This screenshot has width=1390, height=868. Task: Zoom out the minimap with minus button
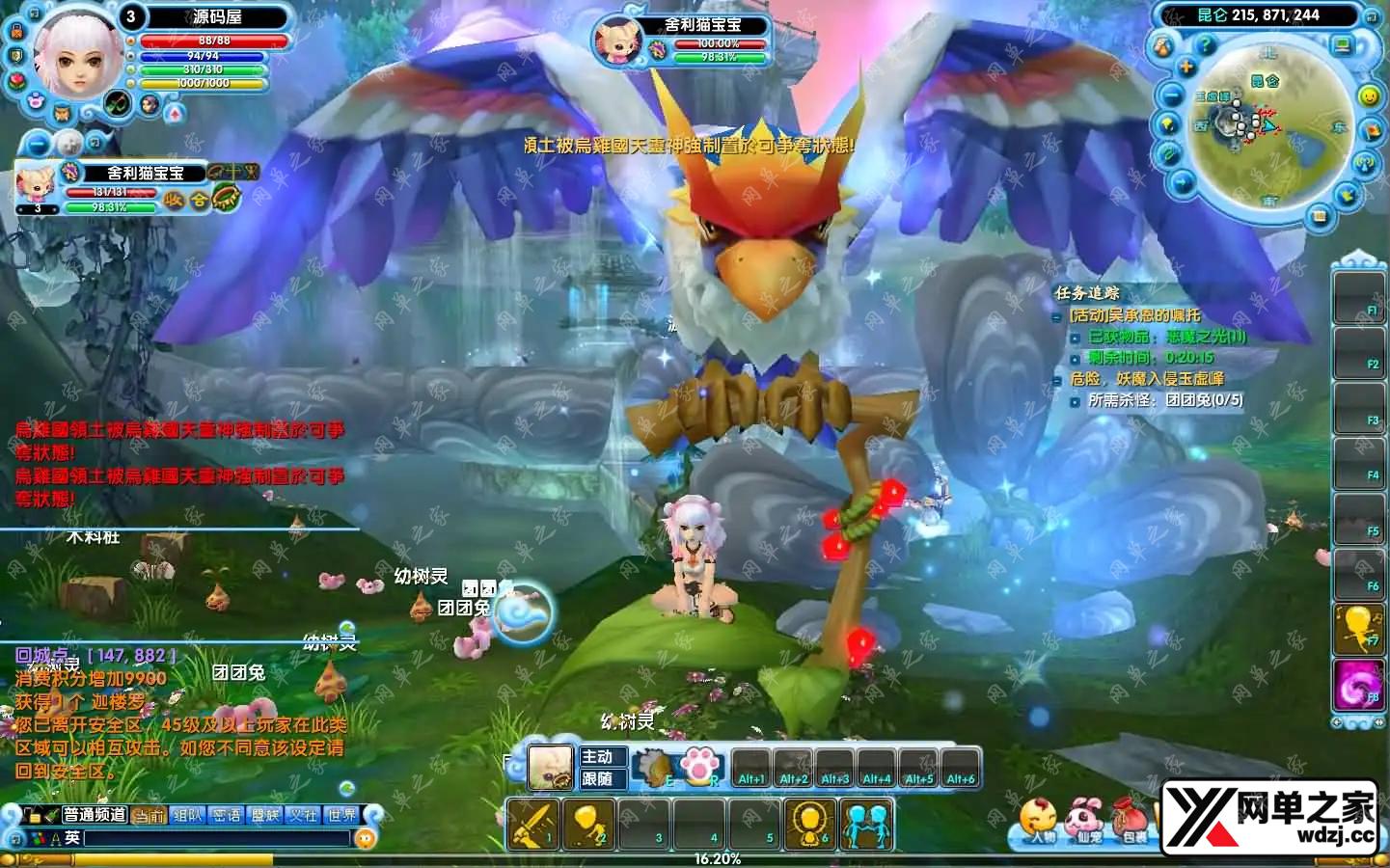(1172, 95)
